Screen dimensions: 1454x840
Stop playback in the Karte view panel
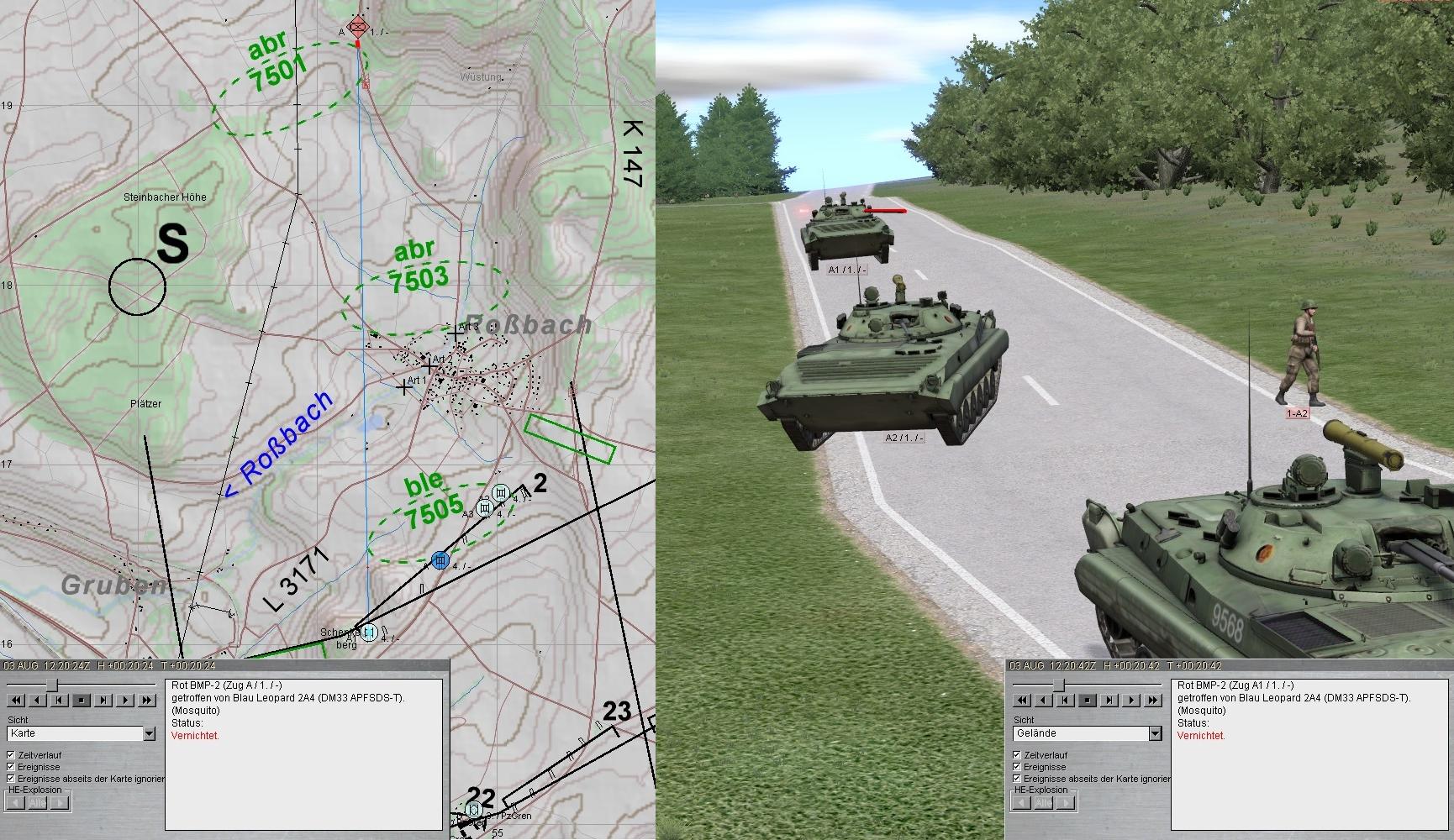[x=82, y=700]
